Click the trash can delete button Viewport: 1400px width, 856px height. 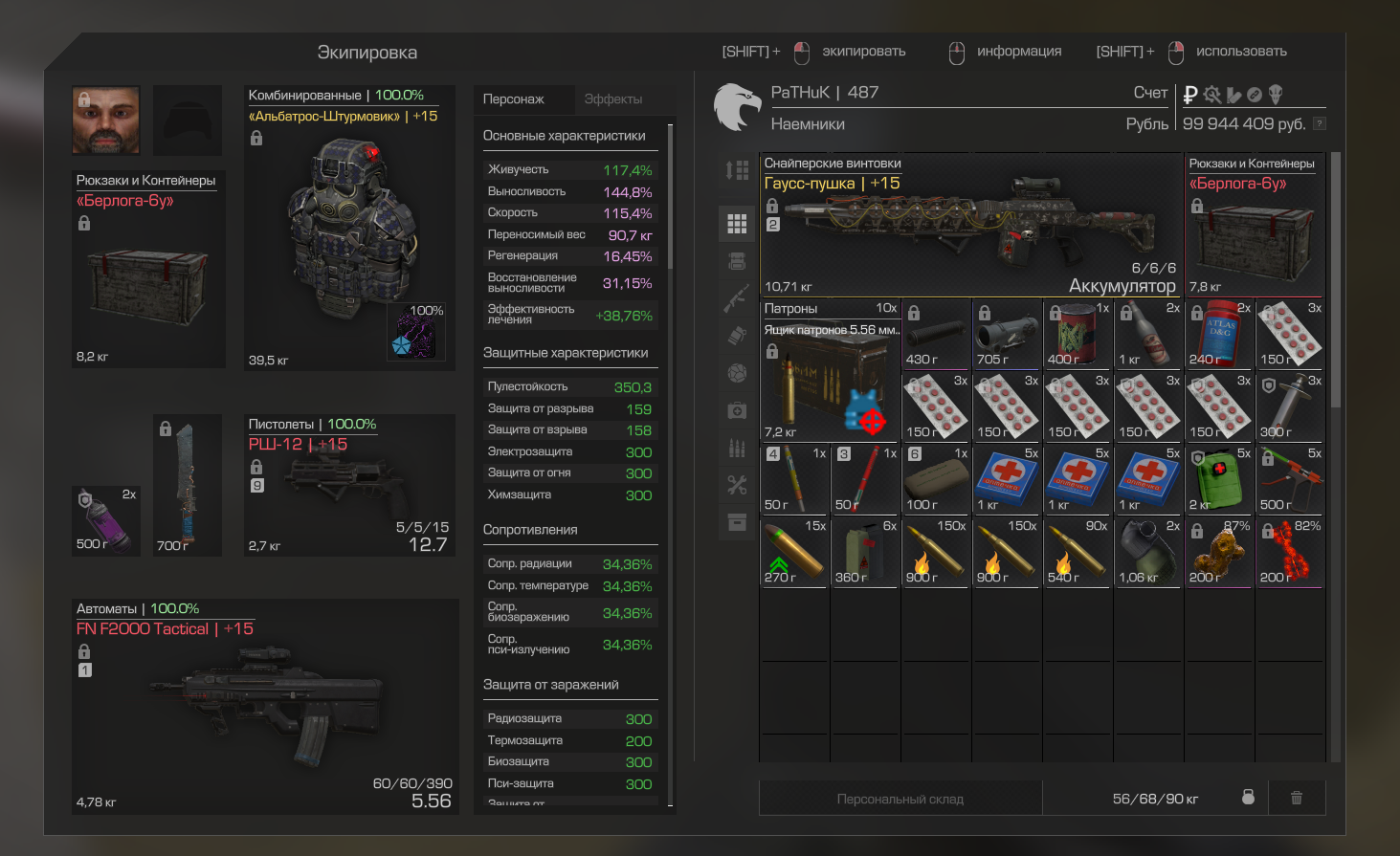click(1297, 798)
